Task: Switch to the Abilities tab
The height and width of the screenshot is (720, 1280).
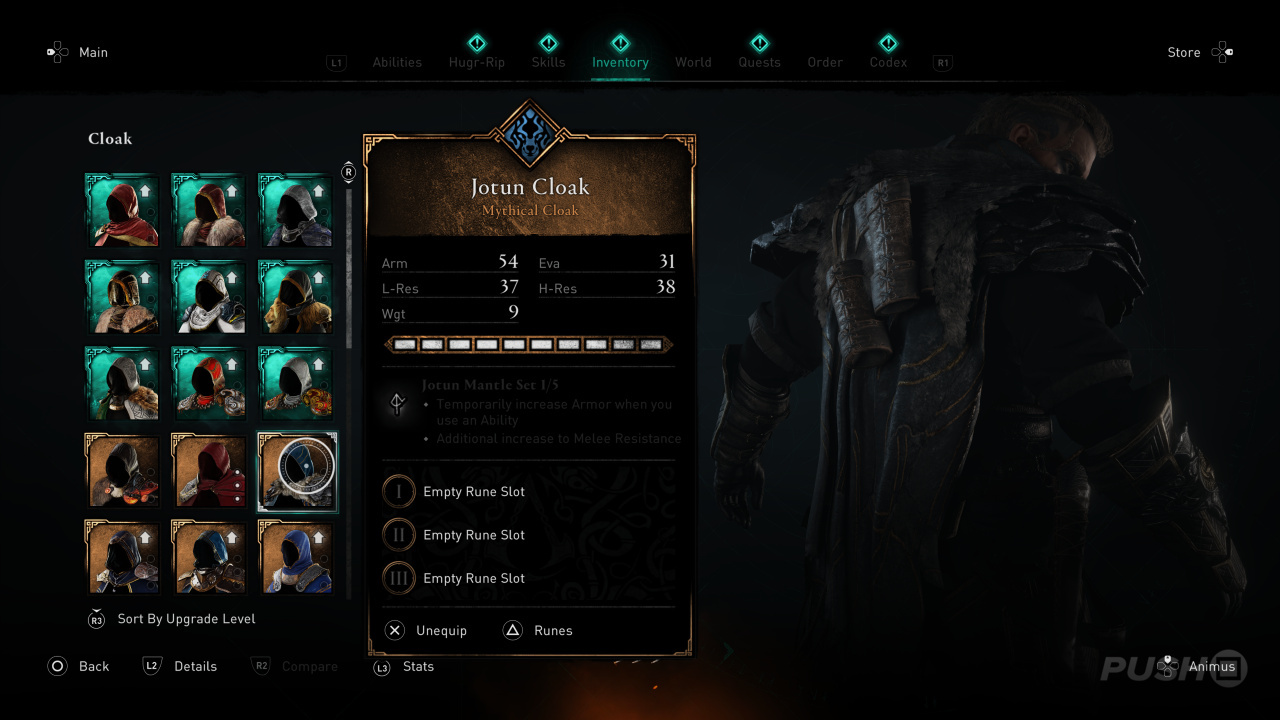Action: [397, 62]
